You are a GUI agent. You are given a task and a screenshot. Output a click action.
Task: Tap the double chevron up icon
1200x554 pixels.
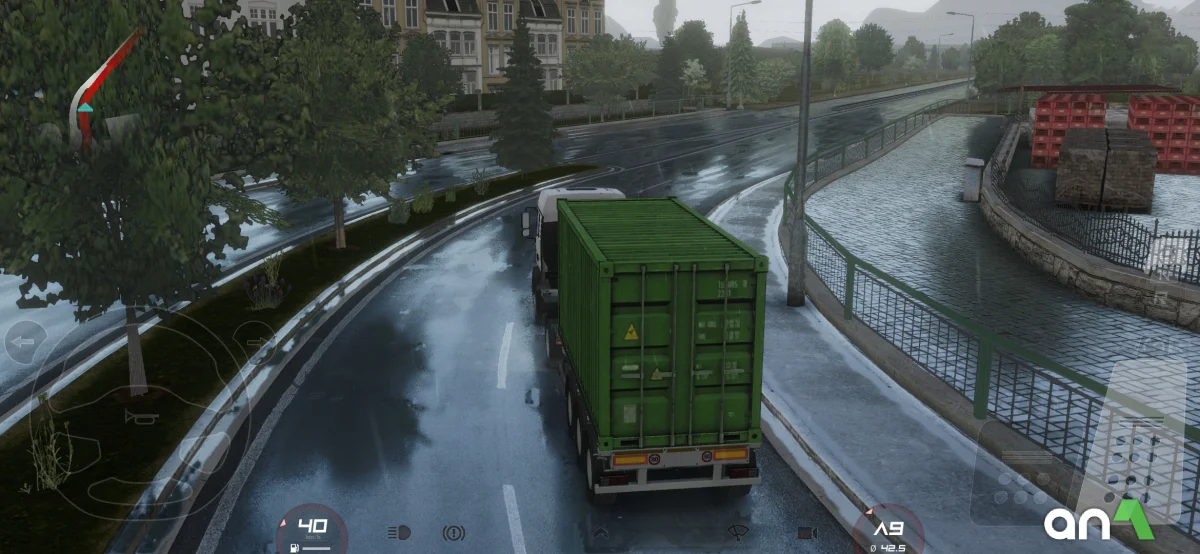coord(601,533)
